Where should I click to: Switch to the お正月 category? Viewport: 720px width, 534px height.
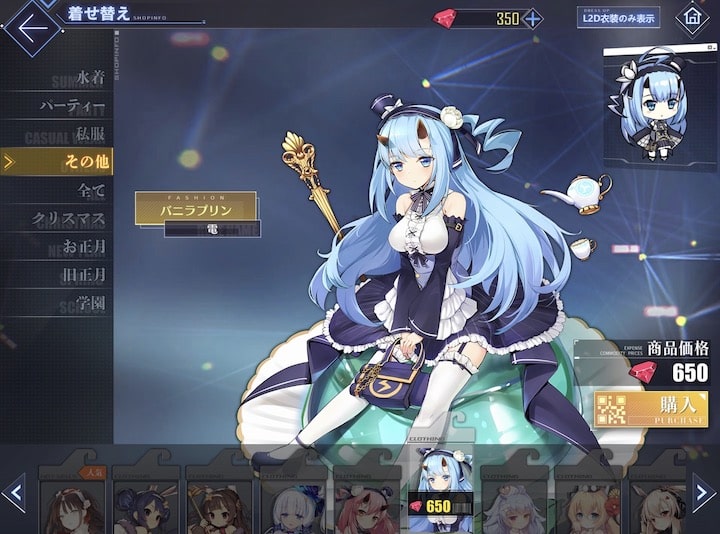pyautogui.click(x=84, y=245)
